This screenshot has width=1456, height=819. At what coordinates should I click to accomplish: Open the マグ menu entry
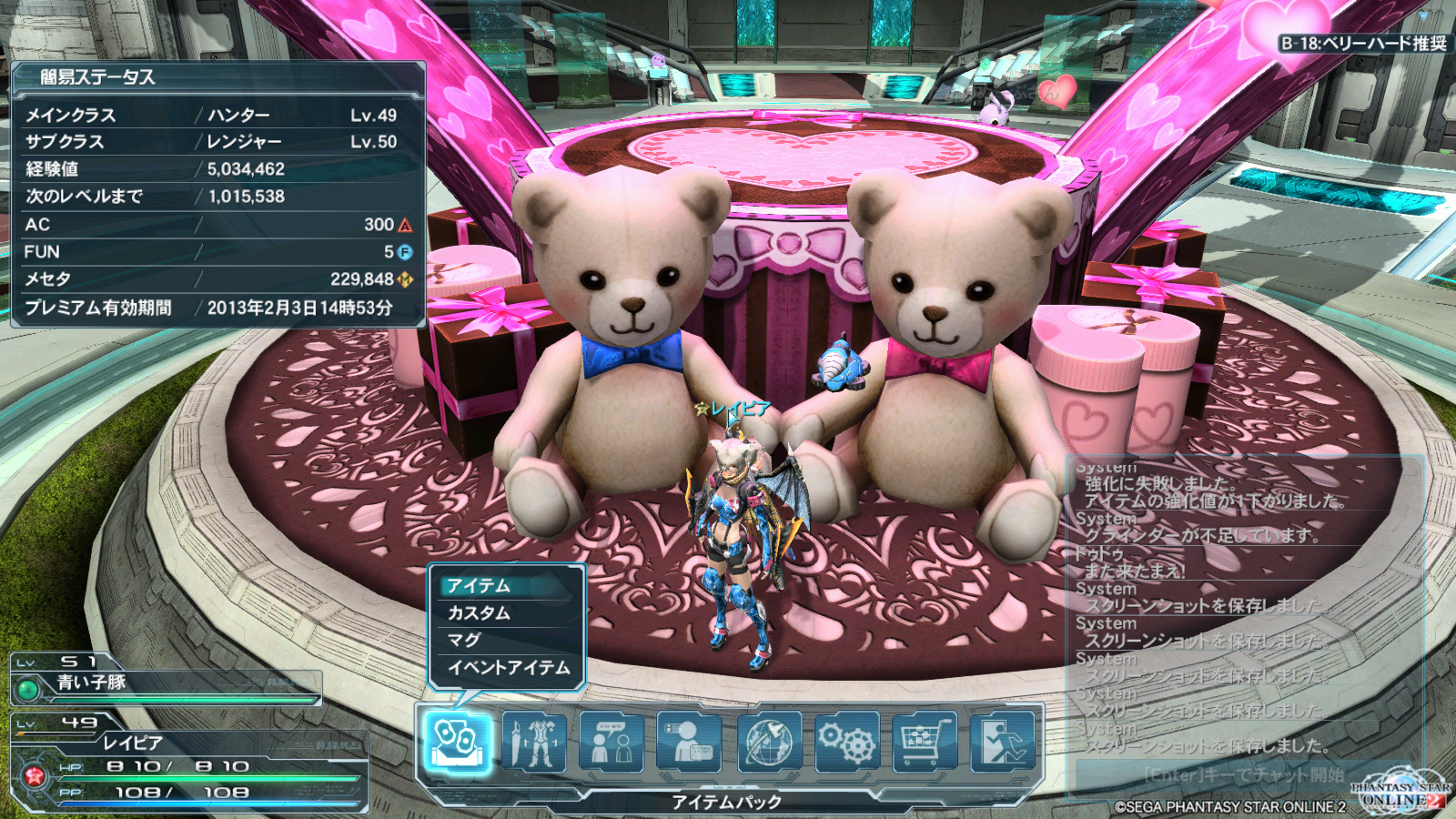tap(505, 641)
